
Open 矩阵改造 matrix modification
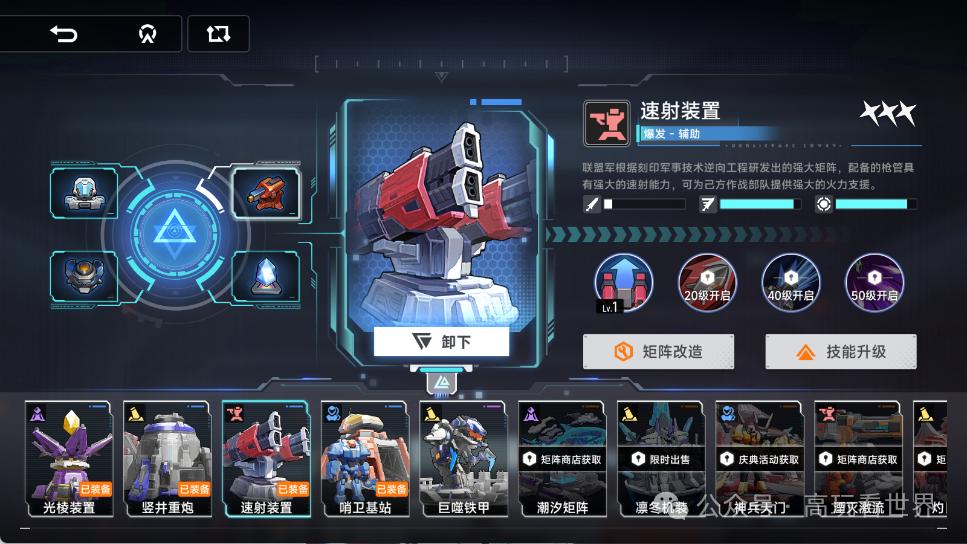[x=659, y=352]
